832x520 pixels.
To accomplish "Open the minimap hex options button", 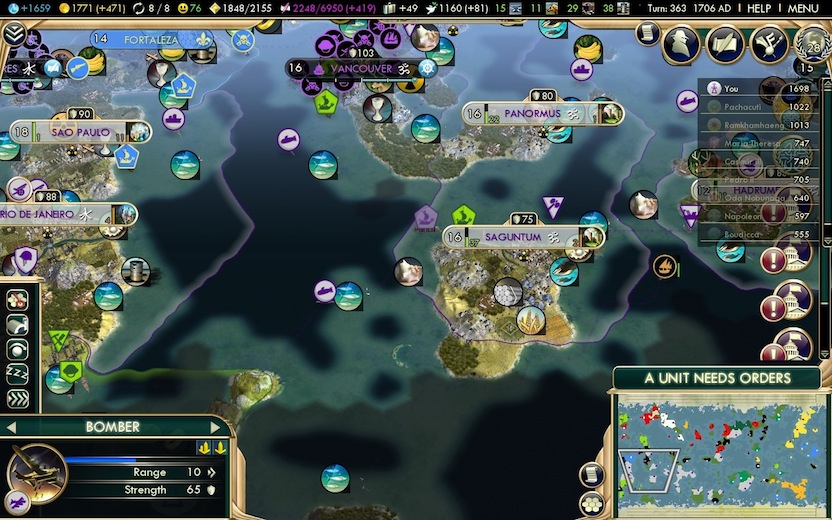I will (592, 504).
